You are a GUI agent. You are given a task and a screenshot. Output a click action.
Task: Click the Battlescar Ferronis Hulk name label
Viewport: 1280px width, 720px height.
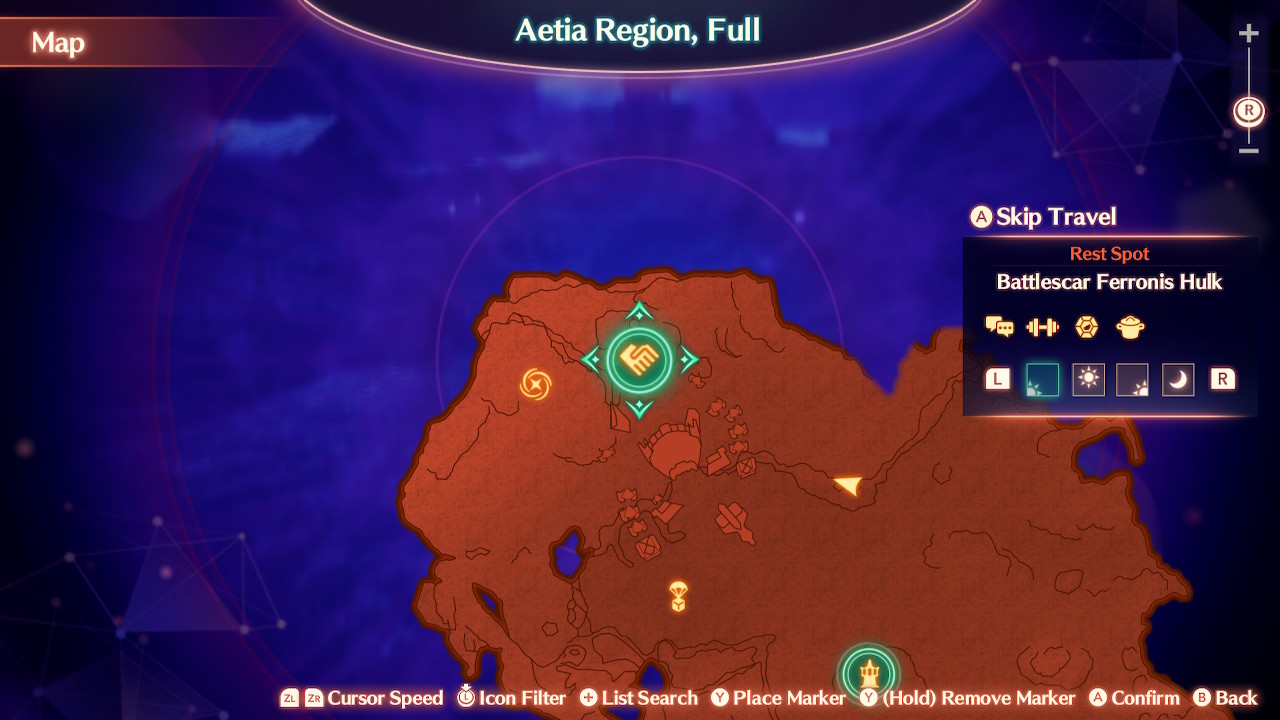tap(1110, 283)
